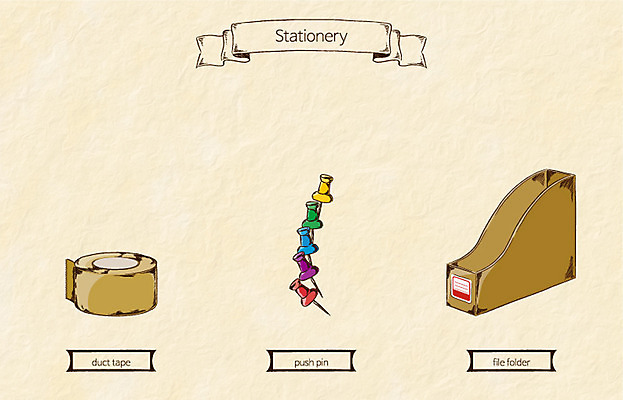The width and height of the screenshot is (623, 400).
Task: Select the duct tape roll picture
Action: point(111,282)
